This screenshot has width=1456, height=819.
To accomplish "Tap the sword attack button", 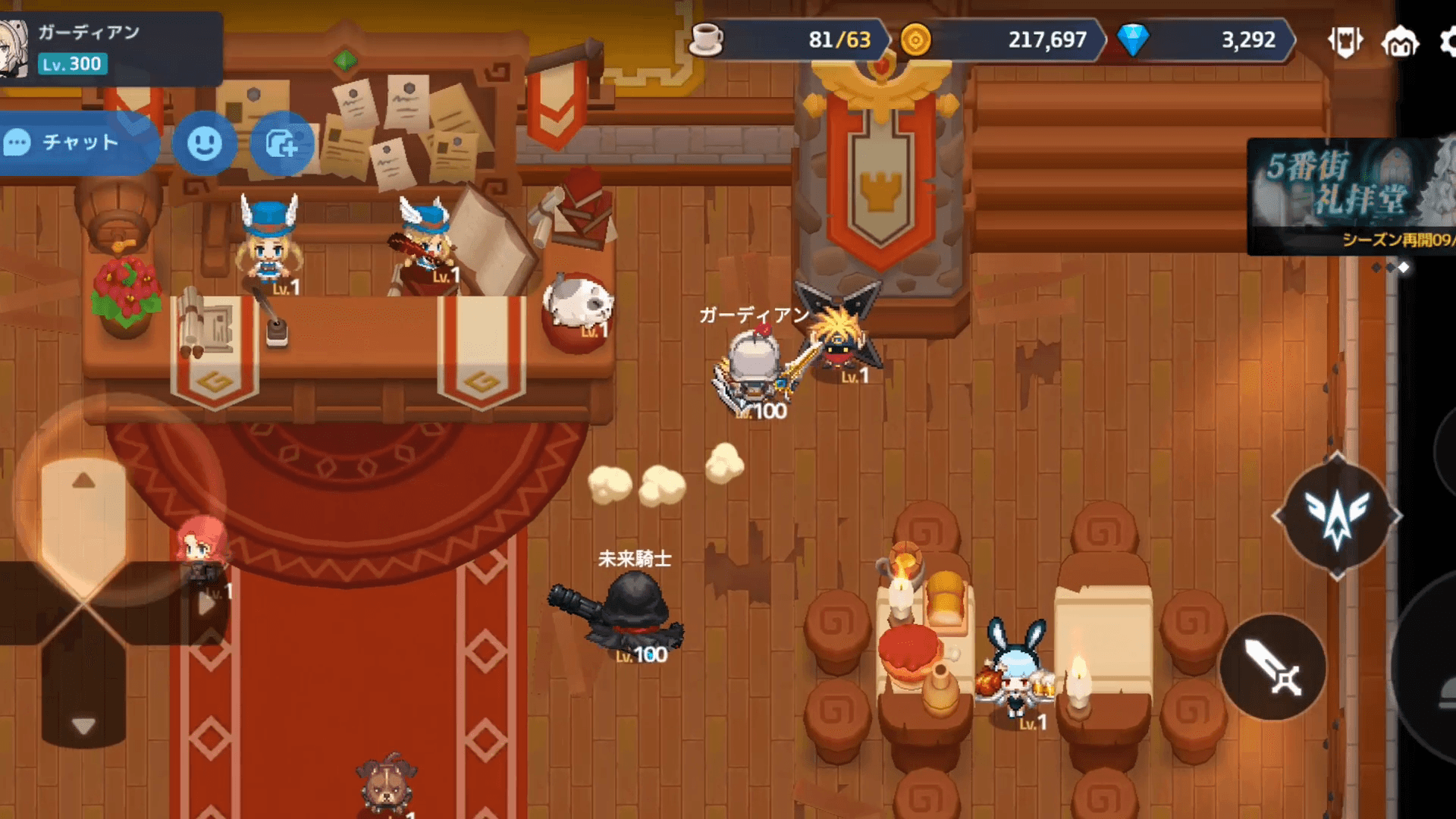I will click(1273, 667).
